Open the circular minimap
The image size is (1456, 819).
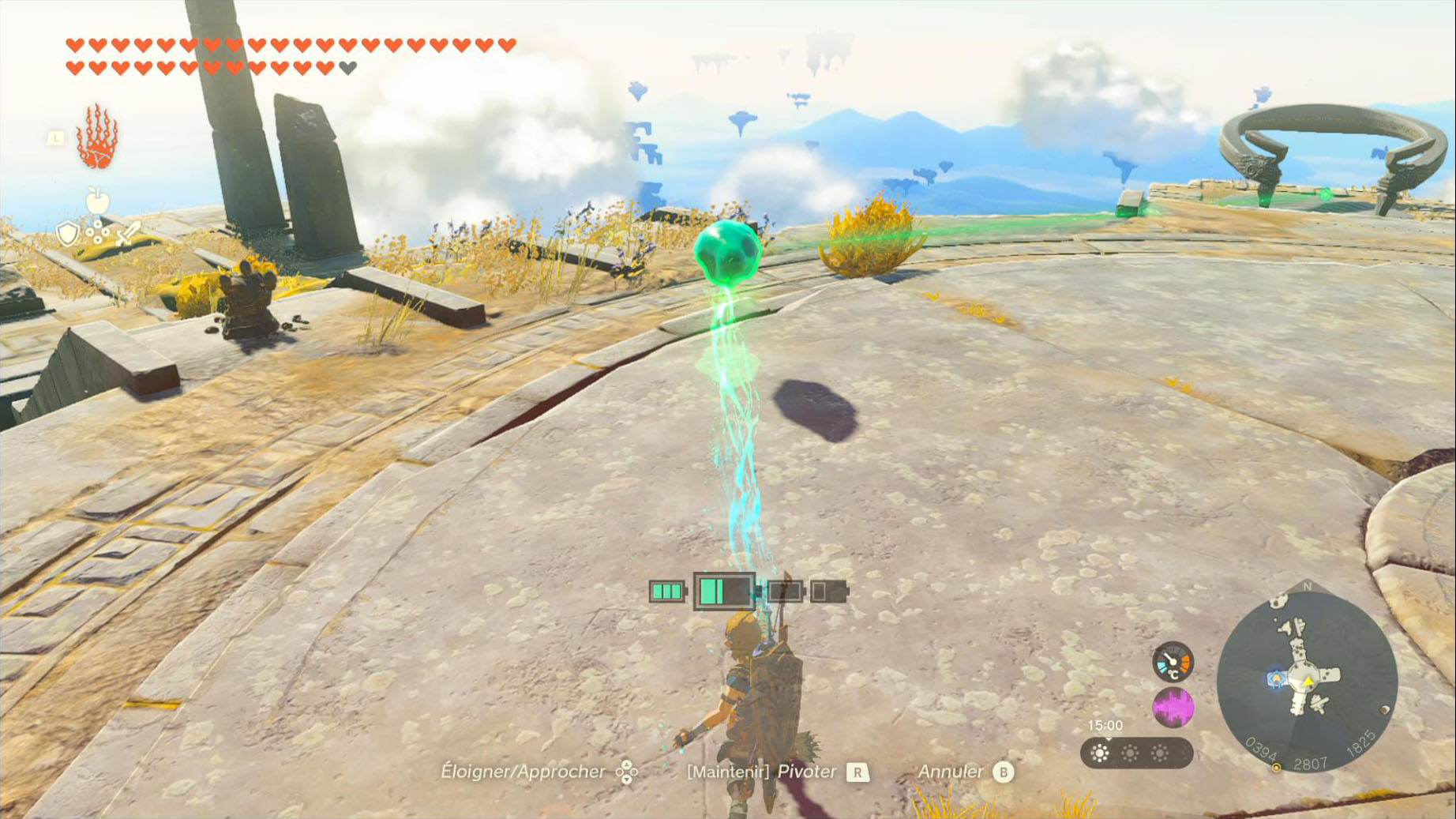(x=1307, y=679)
